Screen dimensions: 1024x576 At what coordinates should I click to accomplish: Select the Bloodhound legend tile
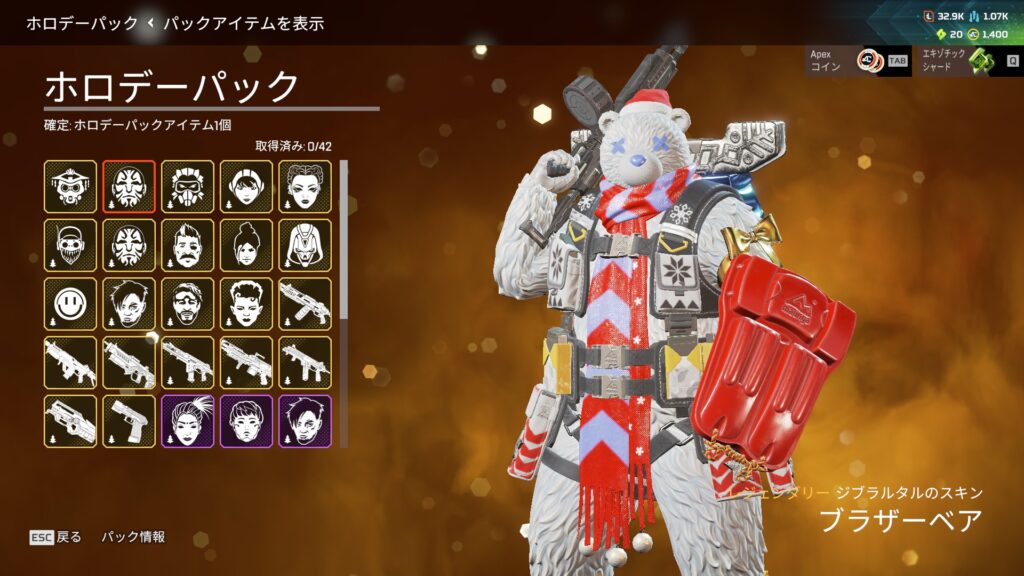click(70, 186)
